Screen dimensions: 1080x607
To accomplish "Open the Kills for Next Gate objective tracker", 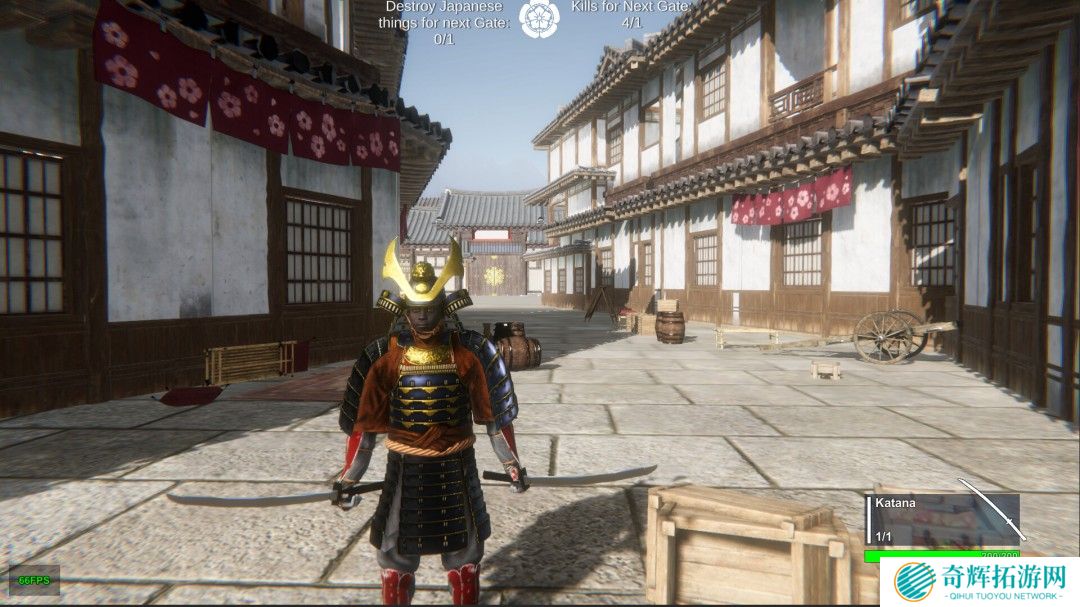I will [631, 14].
